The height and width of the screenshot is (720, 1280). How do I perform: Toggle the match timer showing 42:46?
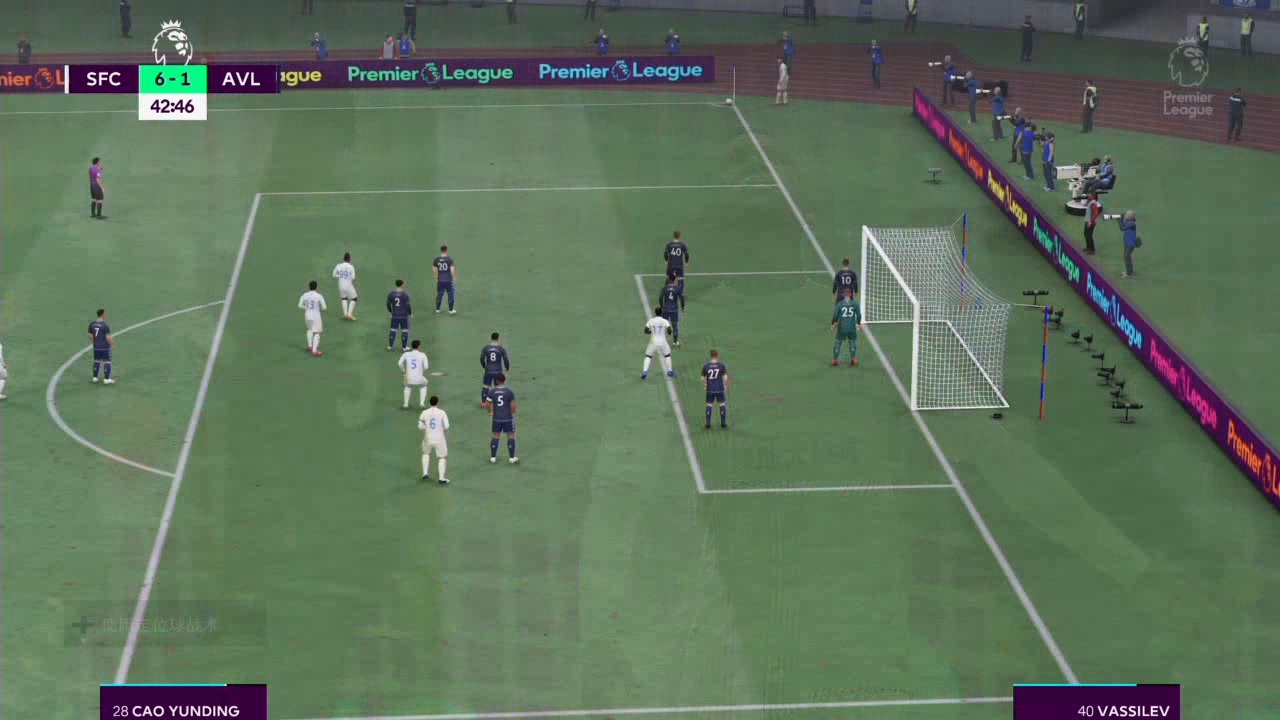click(172, 106)
